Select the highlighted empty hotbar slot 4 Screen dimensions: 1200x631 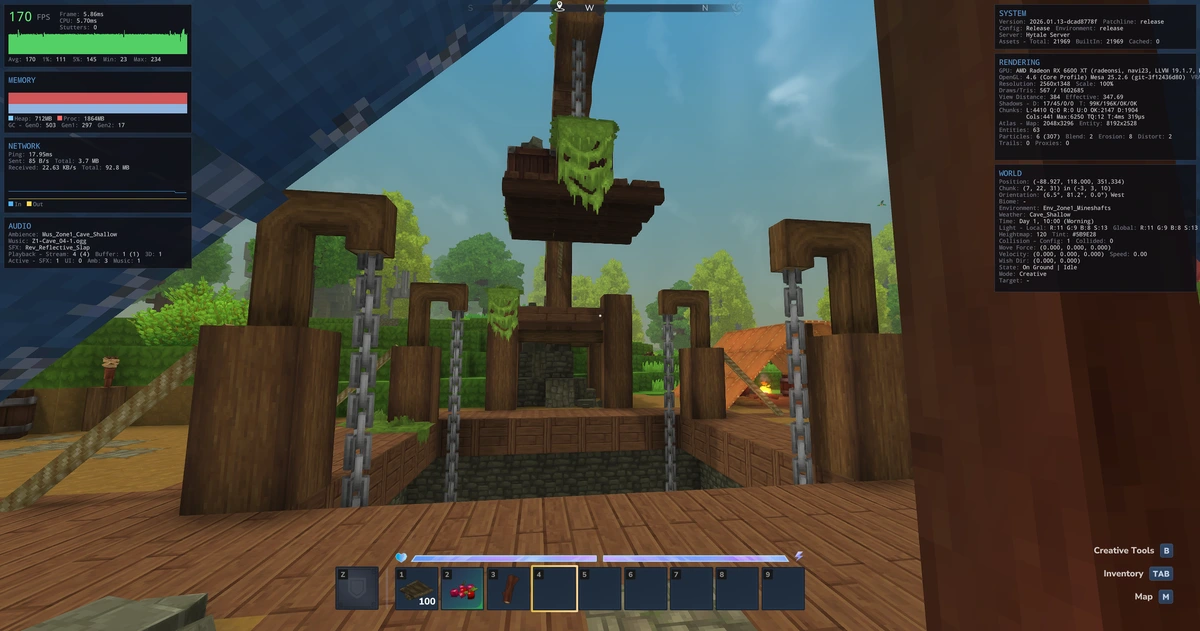pyautogui.click(x=554, y=589)
